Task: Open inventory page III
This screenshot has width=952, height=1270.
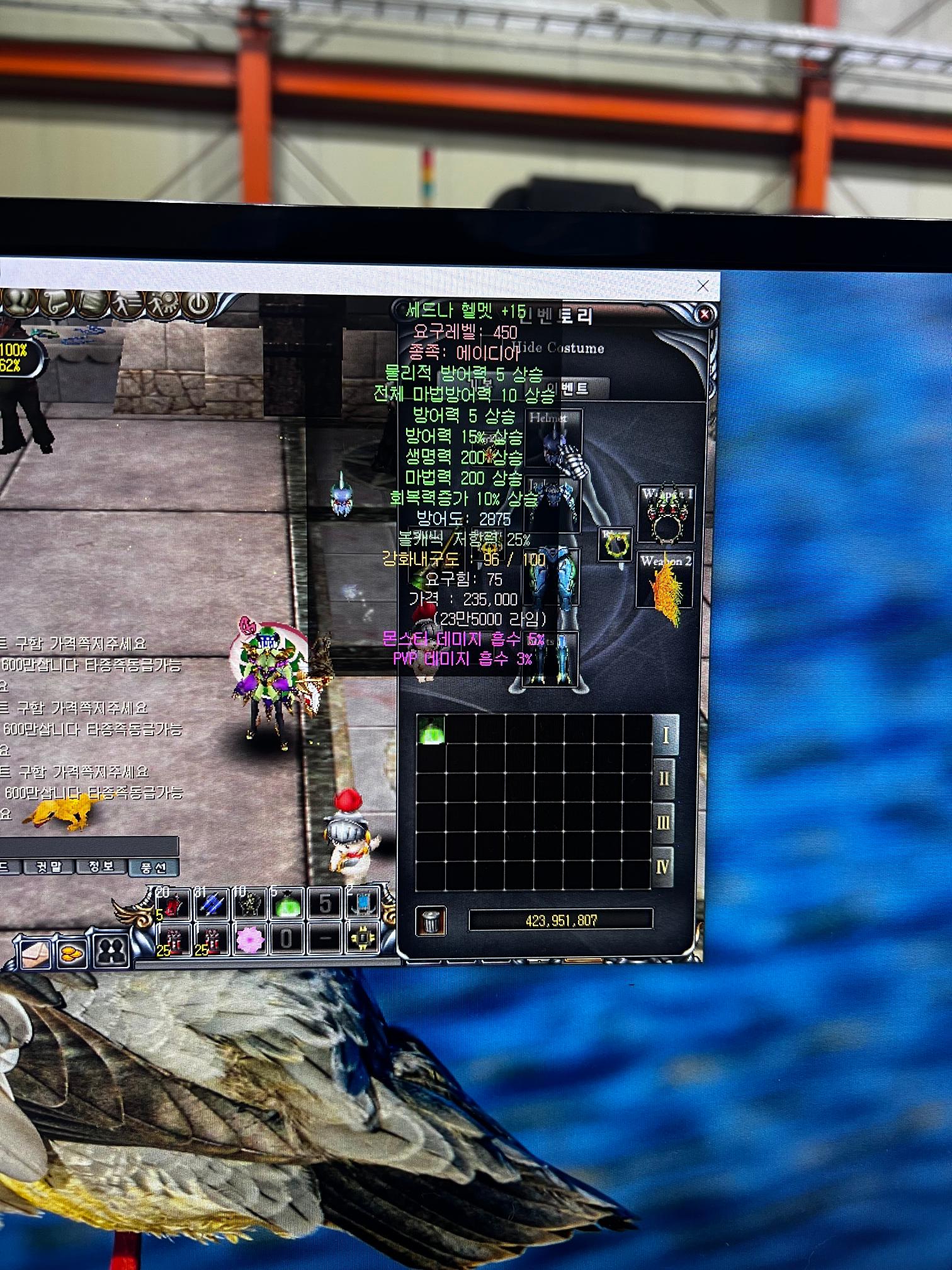Action: (663, 823)
